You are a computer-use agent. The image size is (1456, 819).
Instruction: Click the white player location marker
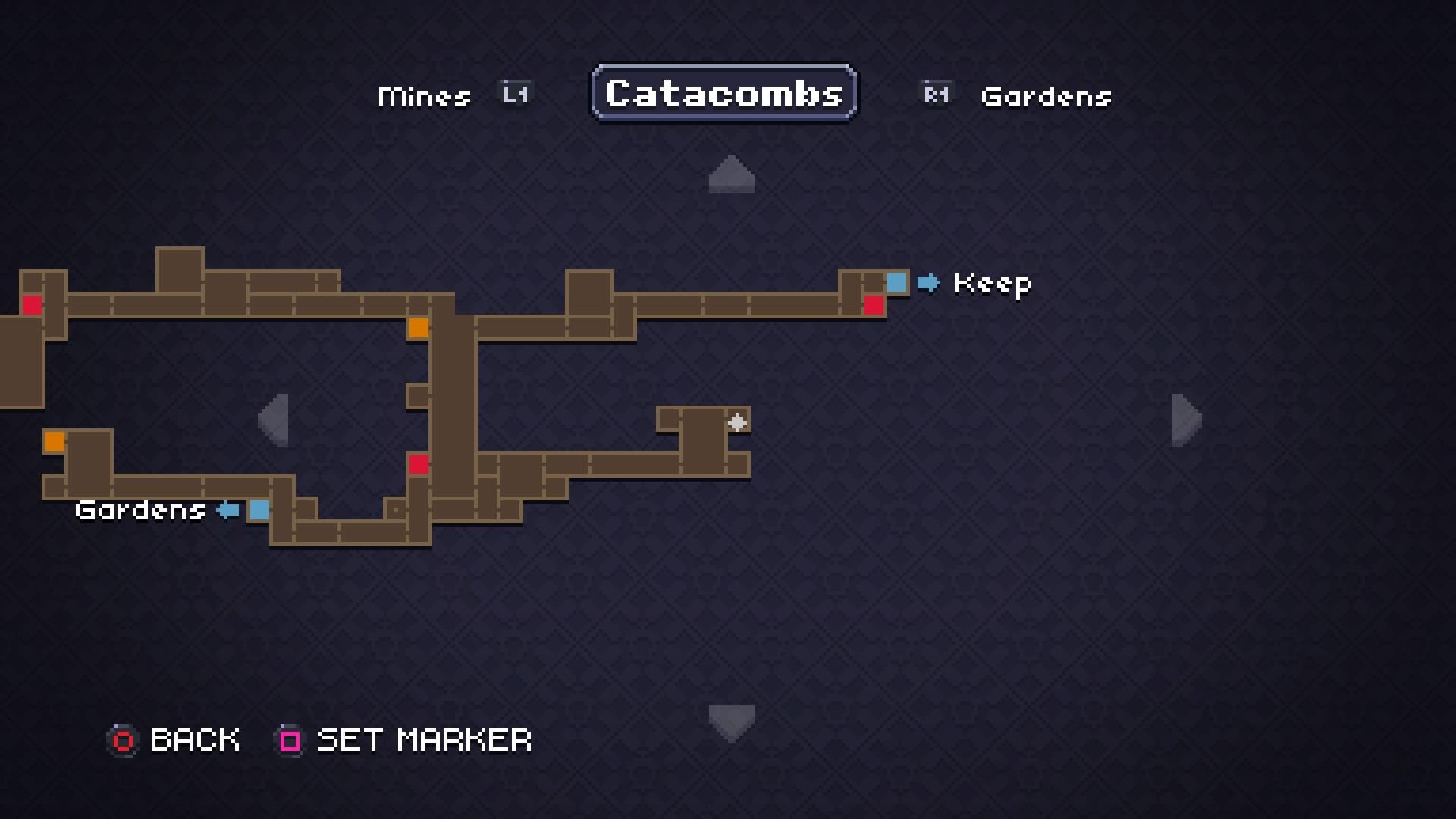click(x=738, y=423)
